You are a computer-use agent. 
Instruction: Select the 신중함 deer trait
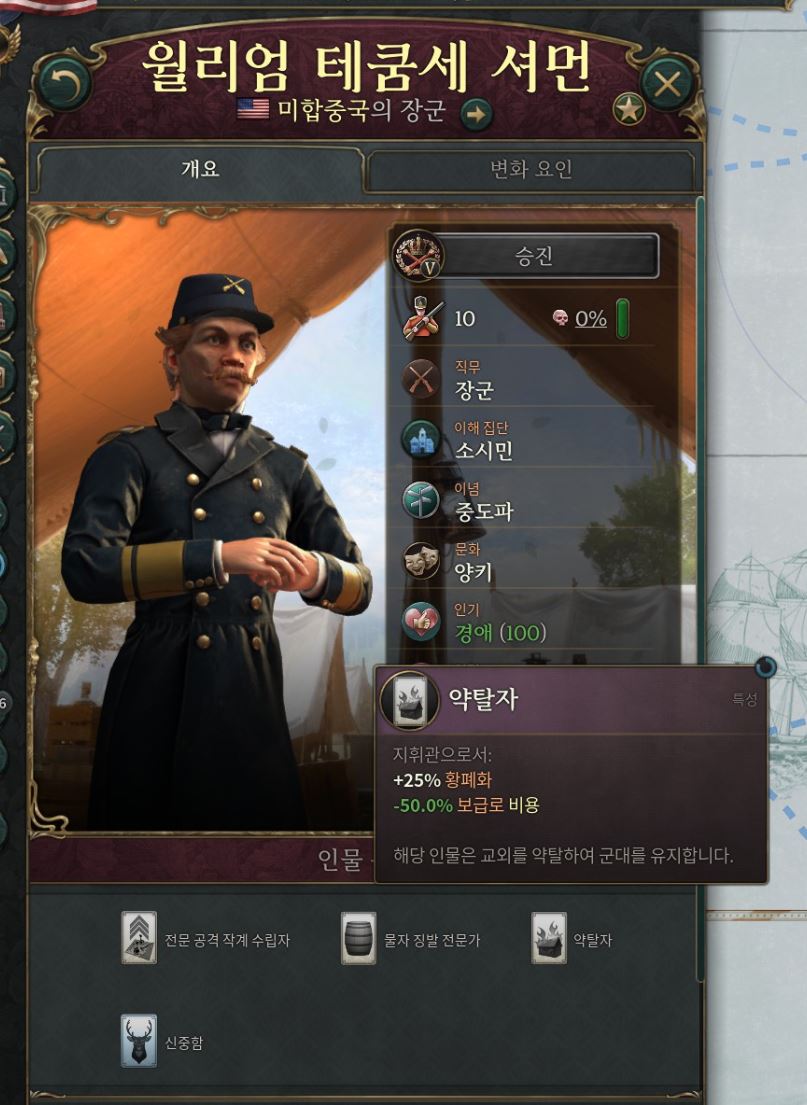click(x=139, y=1041)
